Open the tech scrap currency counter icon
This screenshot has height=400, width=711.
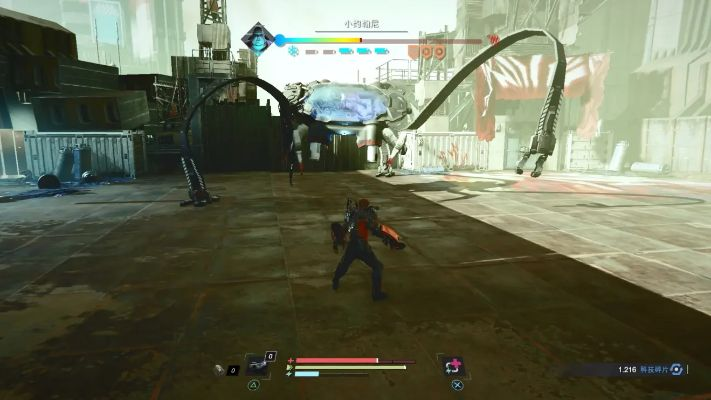coord(677,369)
